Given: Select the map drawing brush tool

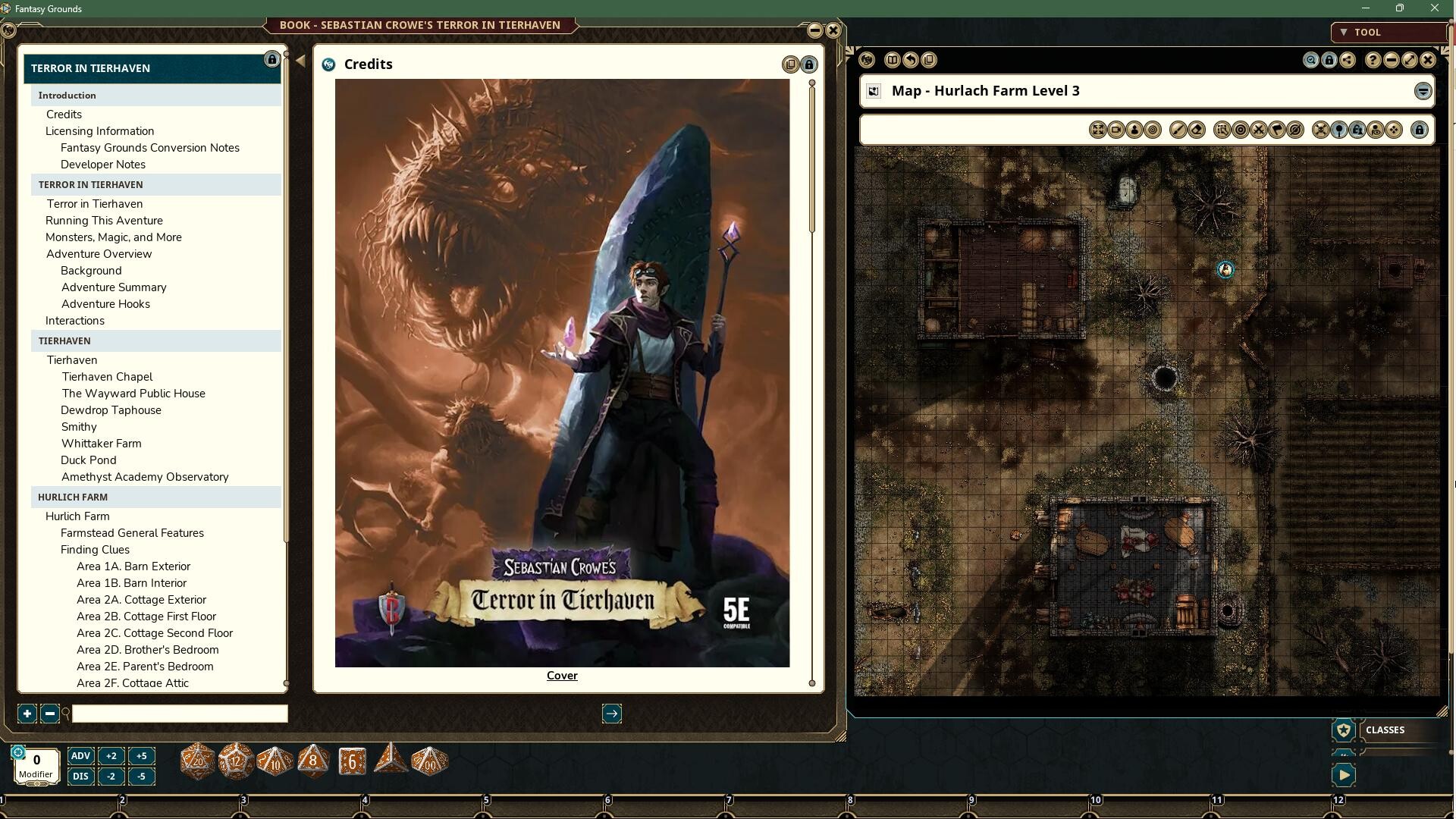Looking at the screenshot, I should pyautogui.click(x=1177, y=130).
